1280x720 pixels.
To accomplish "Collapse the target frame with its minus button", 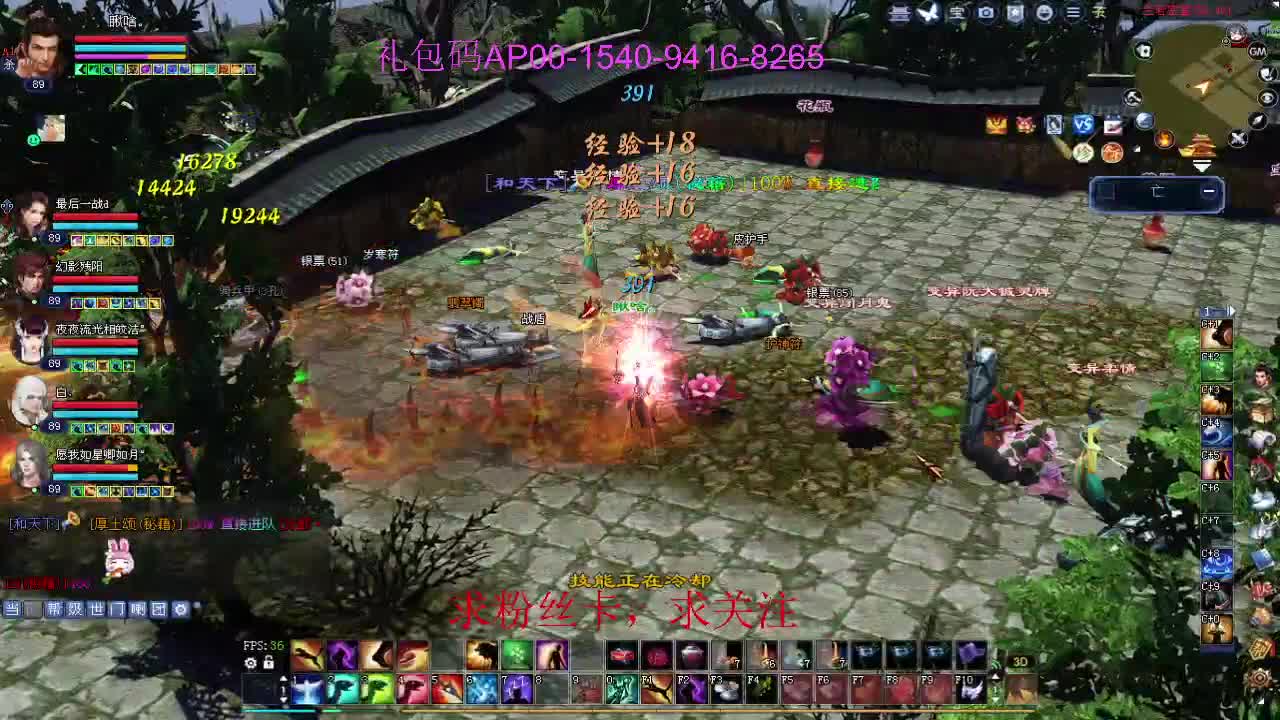I will [1209, 190].
